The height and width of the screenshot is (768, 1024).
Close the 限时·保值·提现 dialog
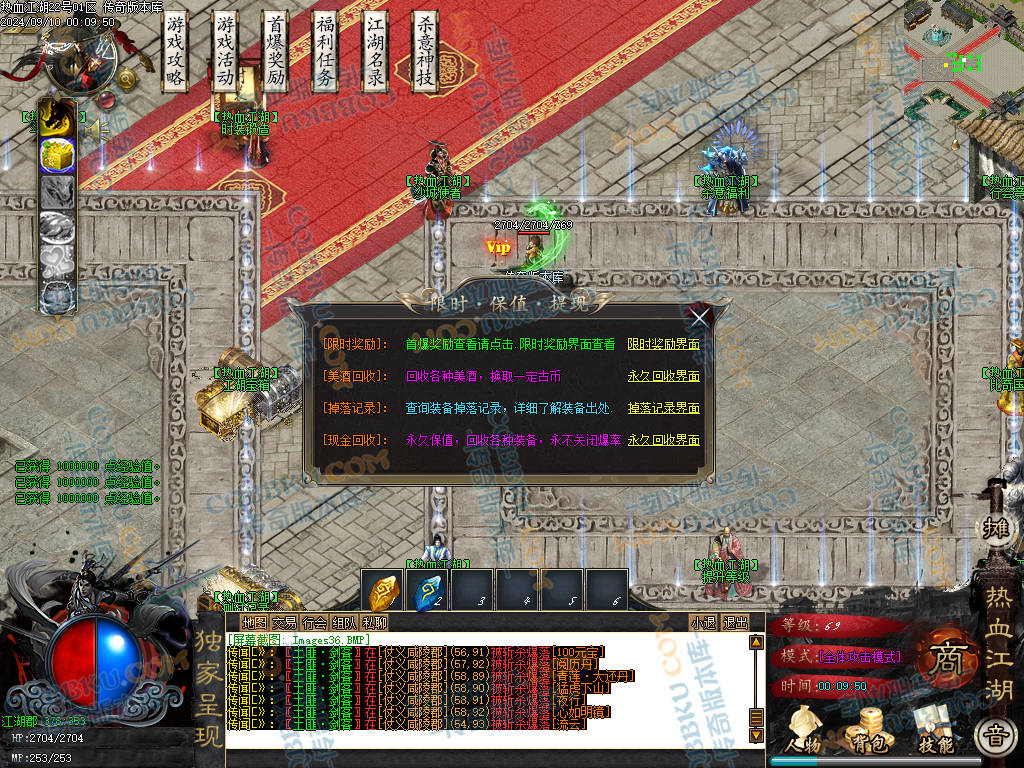coord(700,318)
